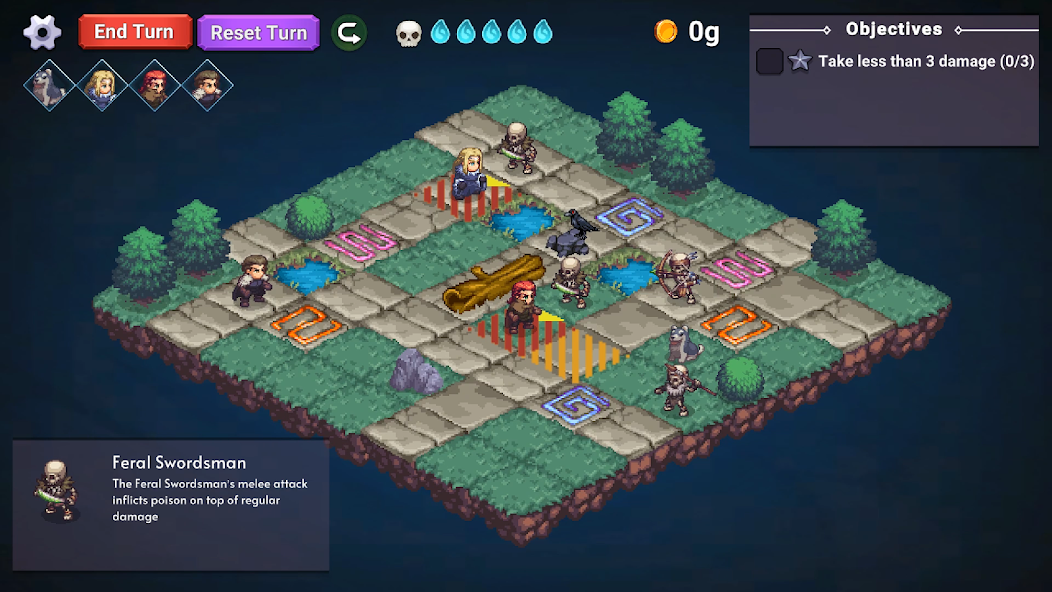Select the dog portrait
Viewport: 1052px width, 592px height.
coord(49,85)
